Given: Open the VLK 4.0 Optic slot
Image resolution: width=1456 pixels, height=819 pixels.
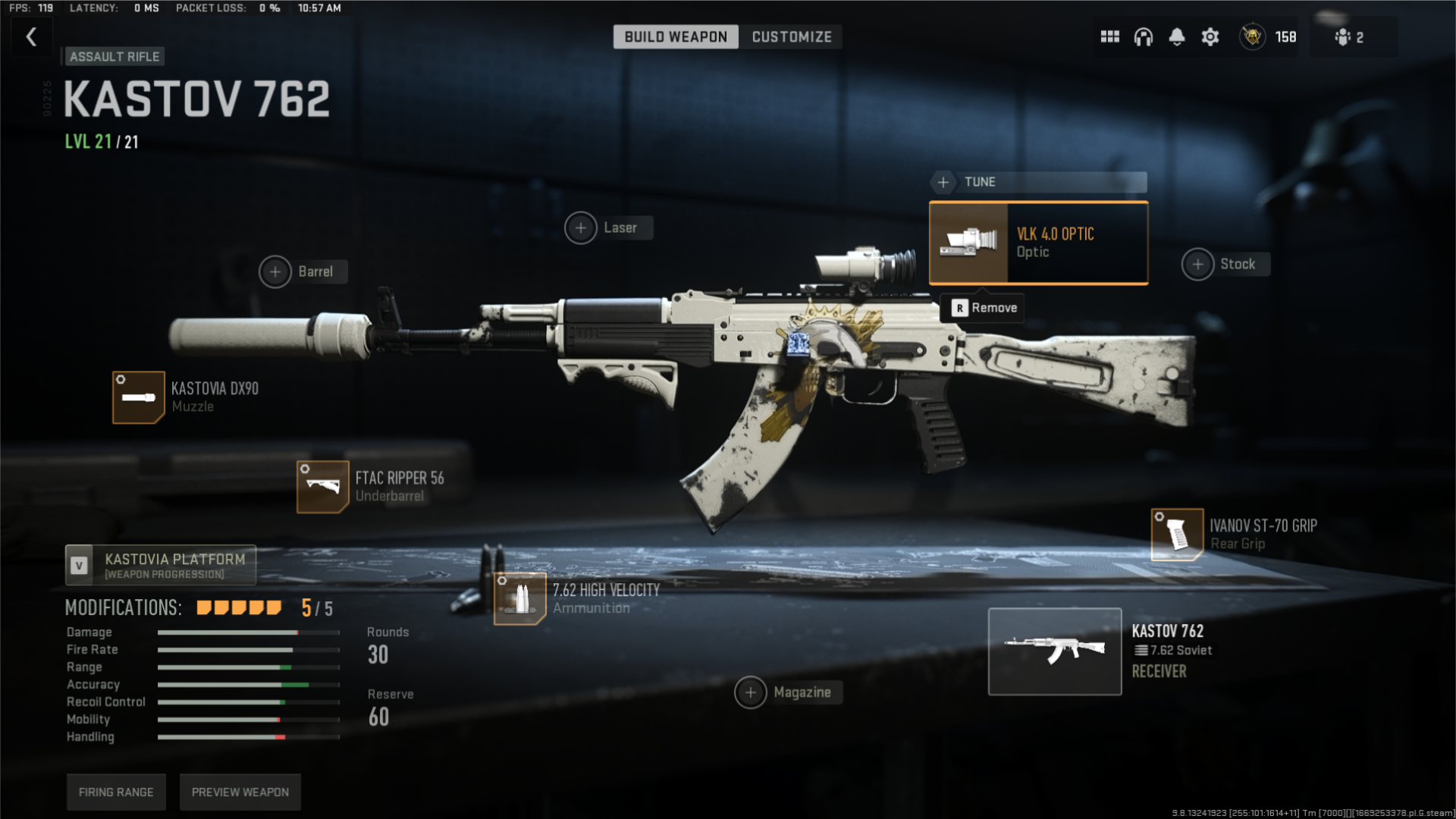Looking at the screenshot, I should point(1037,242).
